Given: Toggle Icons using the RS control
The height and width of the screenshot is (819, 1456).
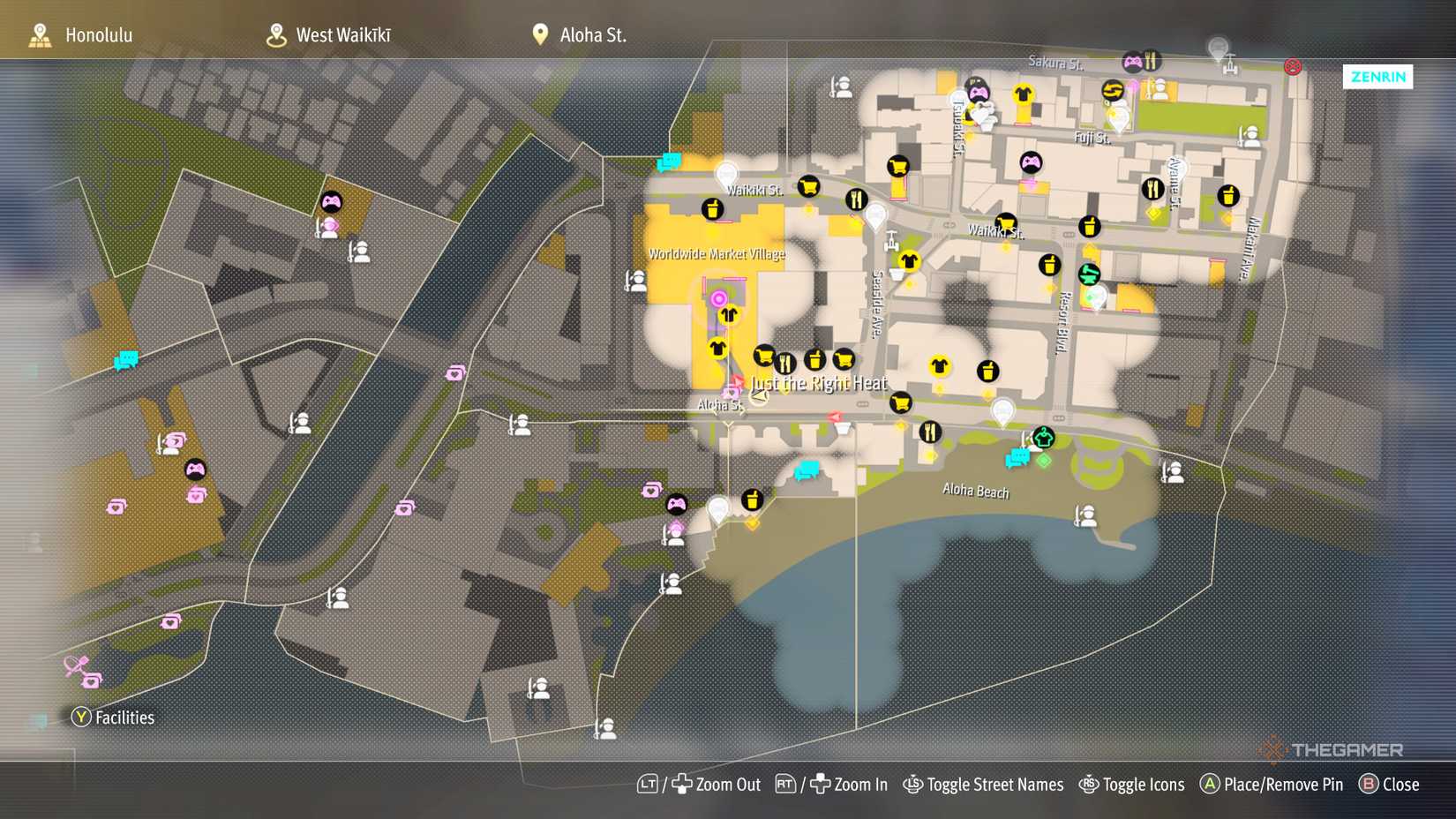Looking at the screenshot, I should (x=1132, y=784).
